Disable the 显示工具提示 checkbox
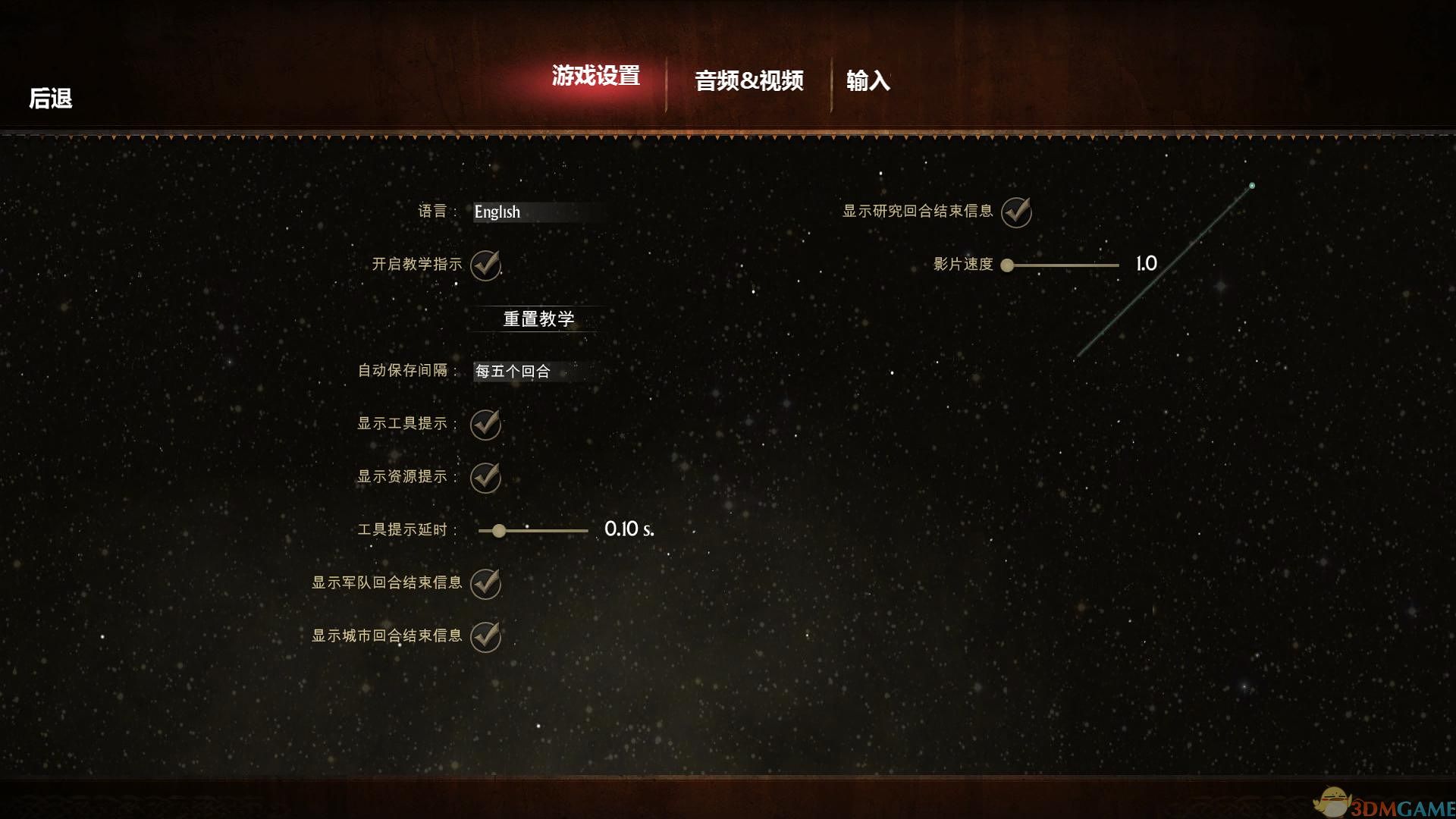The image size is (1456, 819). coord(485,425)
